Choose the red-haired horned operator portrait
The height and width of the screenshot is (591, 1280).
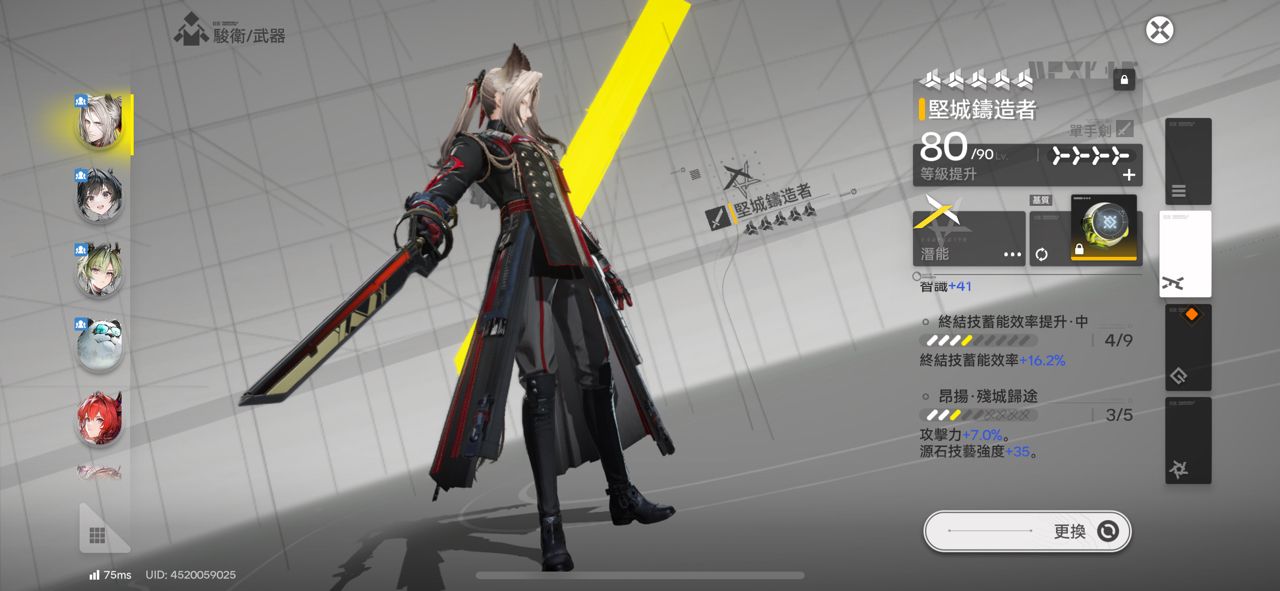pyautogui.click(x=100, y=418)
